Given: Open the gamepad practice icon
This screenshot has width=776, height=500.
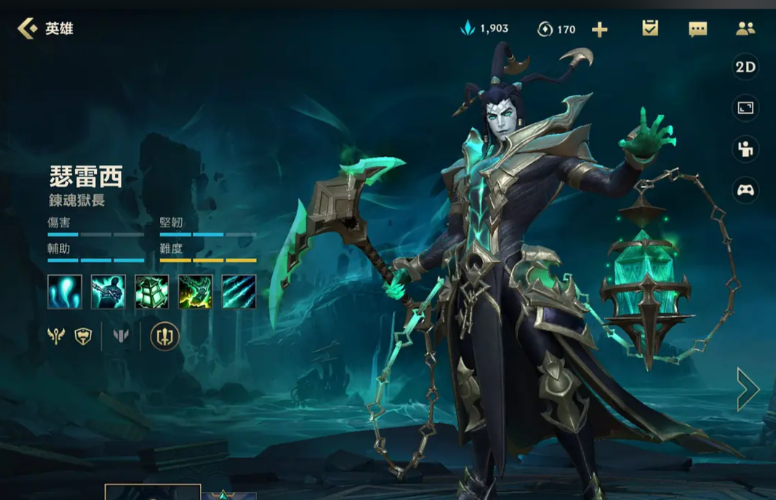Looking at the screenshot, I should [x=745, y=189].
